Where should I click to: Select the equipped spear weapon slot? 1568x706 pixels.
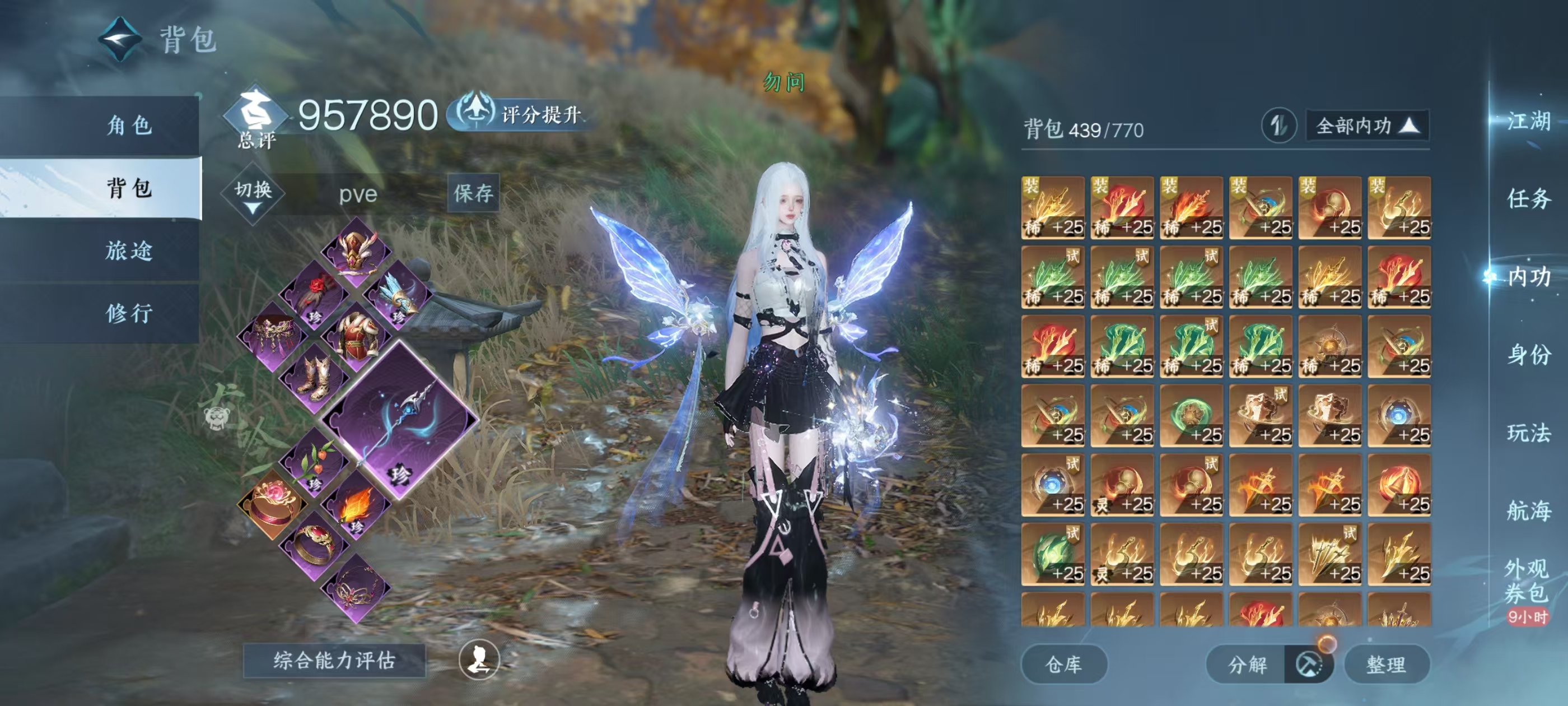[400, 420]
